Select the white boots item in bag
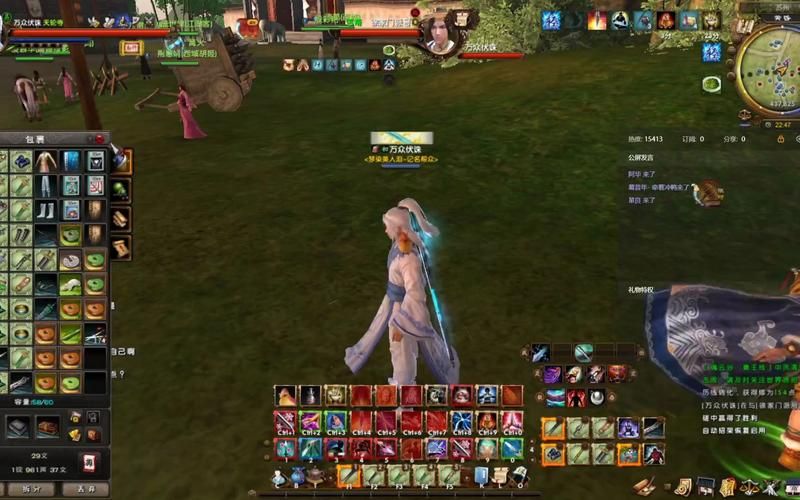The width and height of the screenshot is (800, 500). (x=45, y=210)
